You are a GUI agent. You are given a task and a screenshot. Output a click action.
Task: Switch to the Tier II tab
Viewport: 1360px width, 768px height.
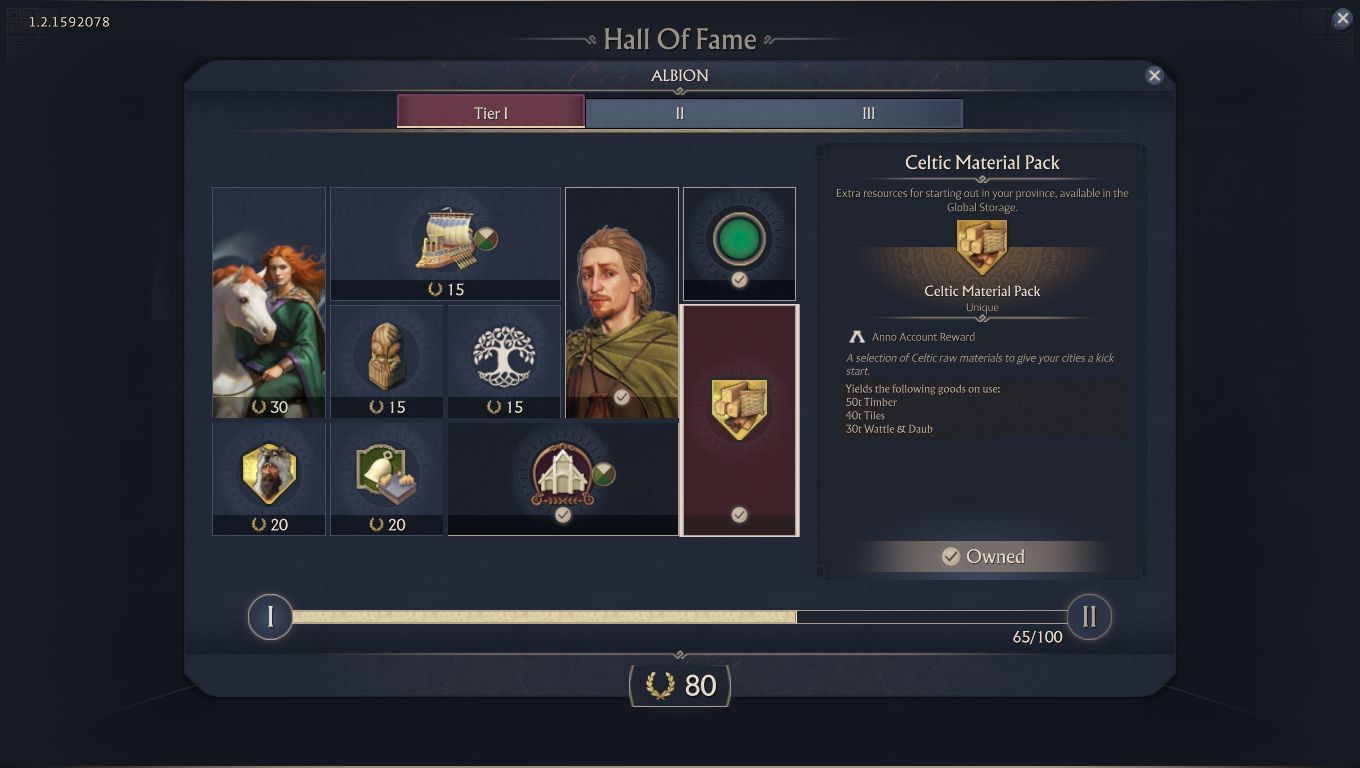coord(679,113)
